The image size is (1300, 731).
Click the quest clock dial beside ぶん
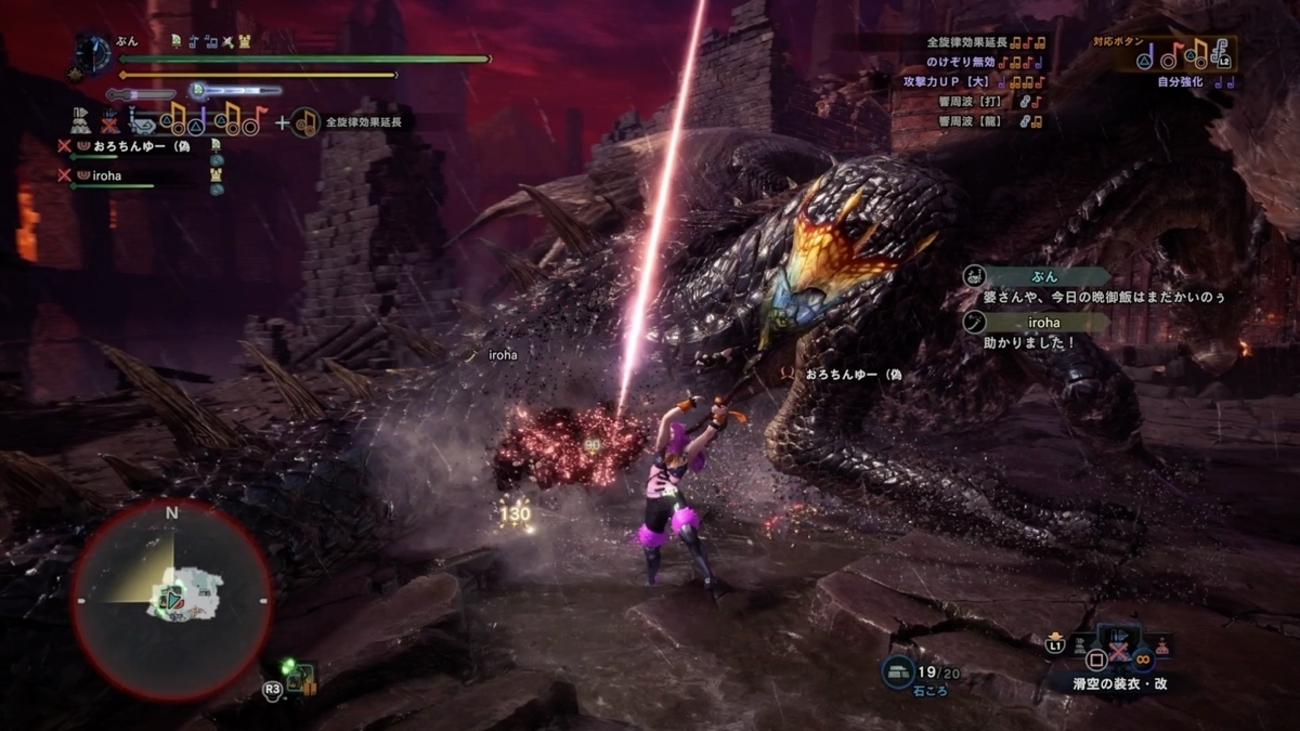click(x=93, y=53)
